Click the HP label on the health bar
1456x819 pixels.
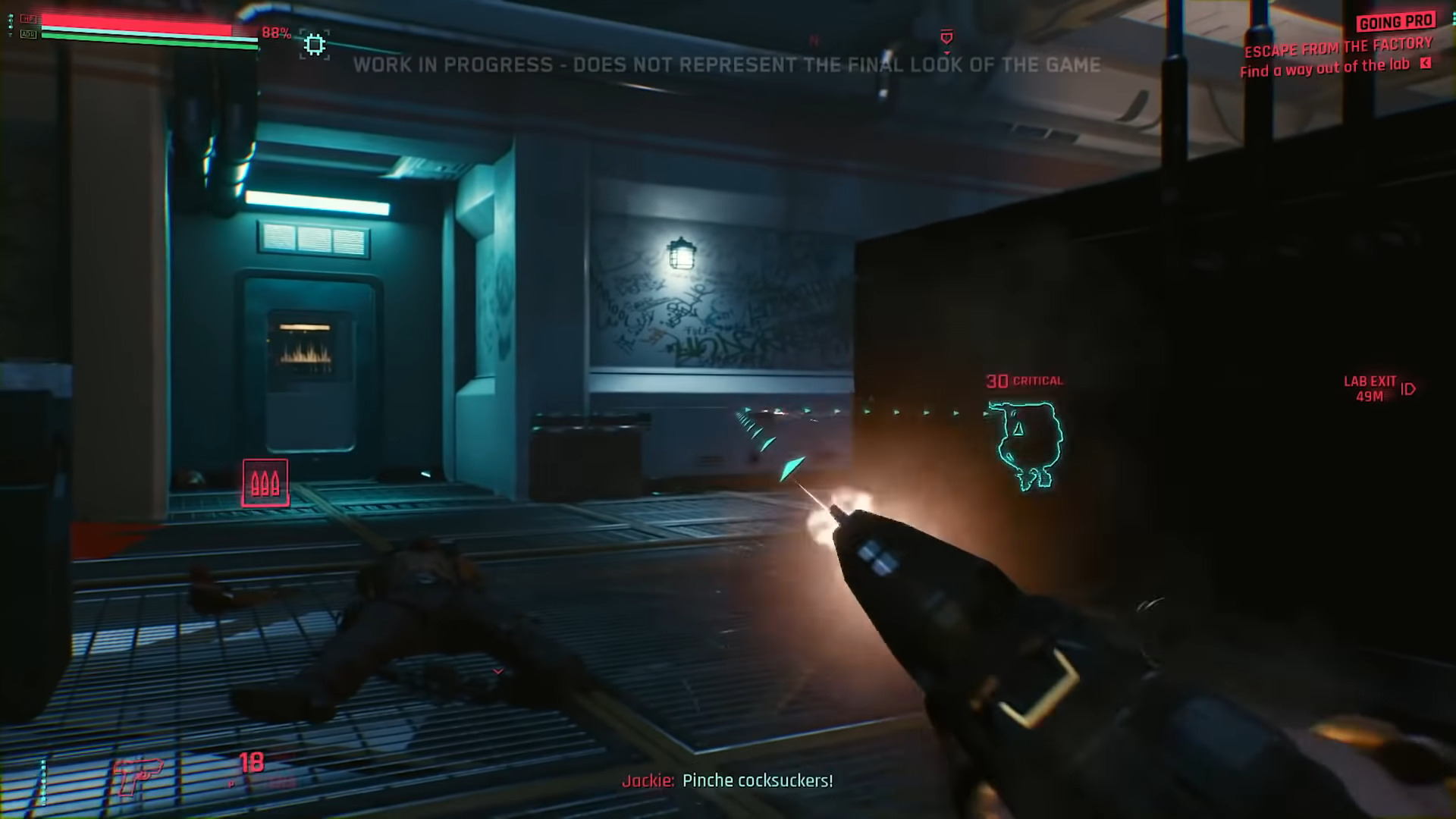pyautogui.click(x=27, y=17)
